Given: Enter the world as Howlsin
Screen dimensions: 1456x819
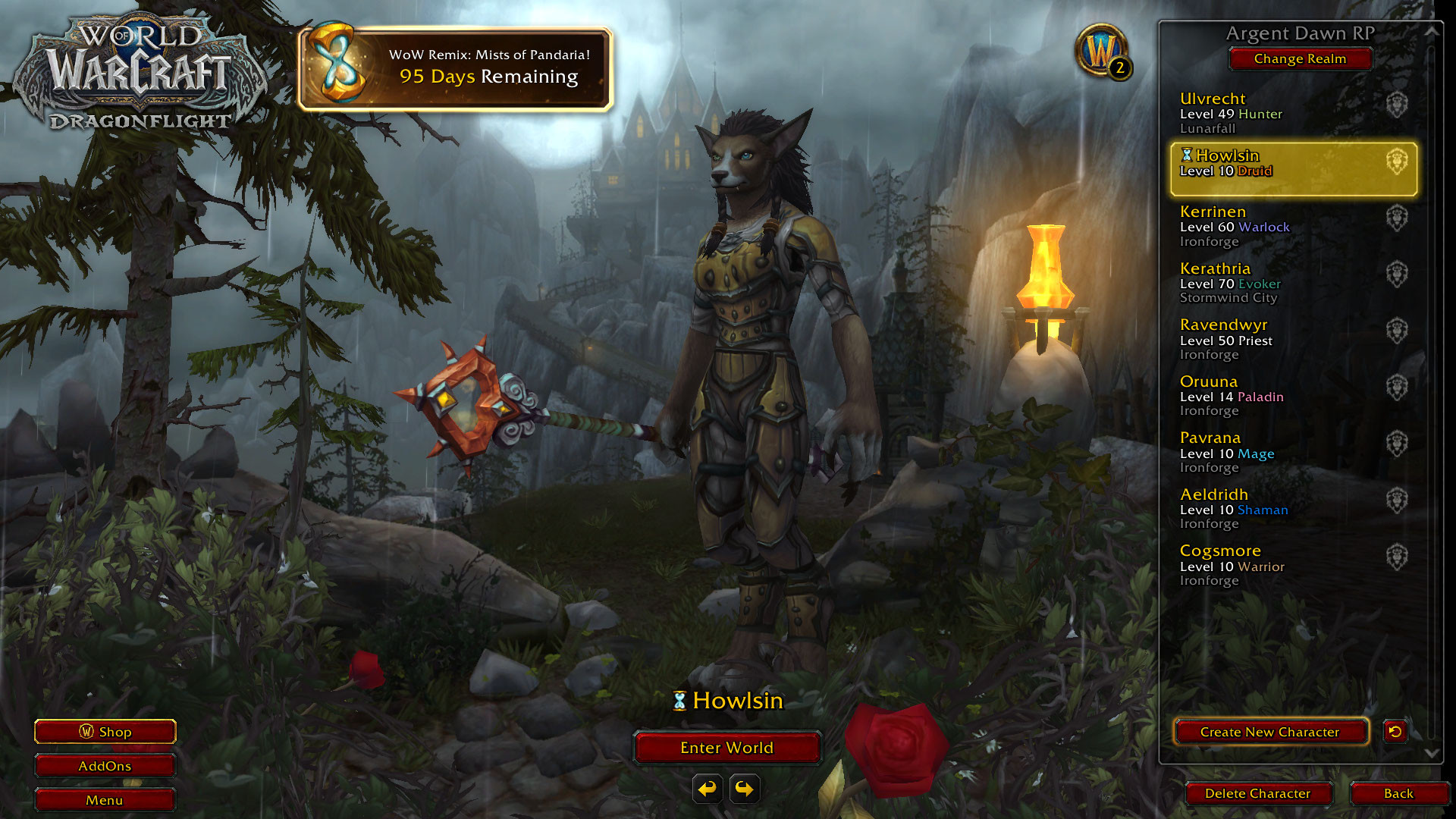Looking at the screenshot, I should (726, 748).
